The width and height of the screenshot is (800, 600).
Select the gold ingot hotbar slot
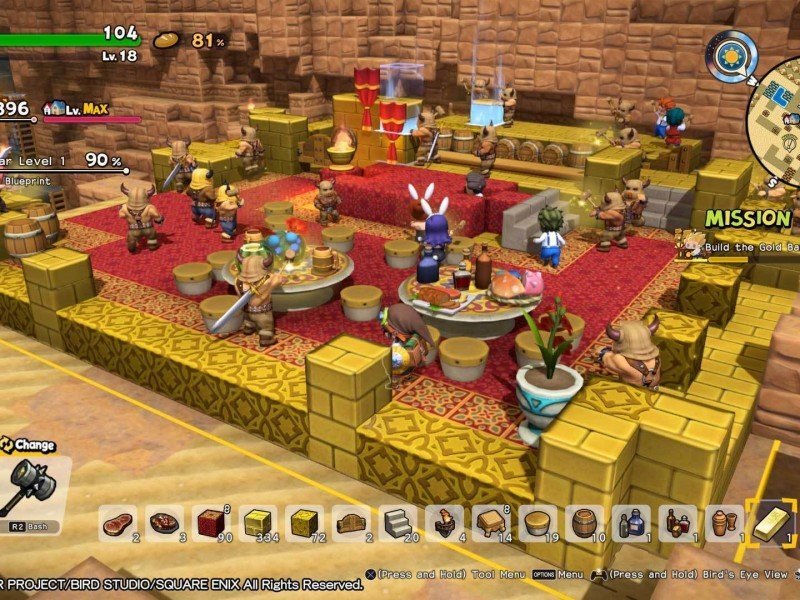(x=770, y=523)
